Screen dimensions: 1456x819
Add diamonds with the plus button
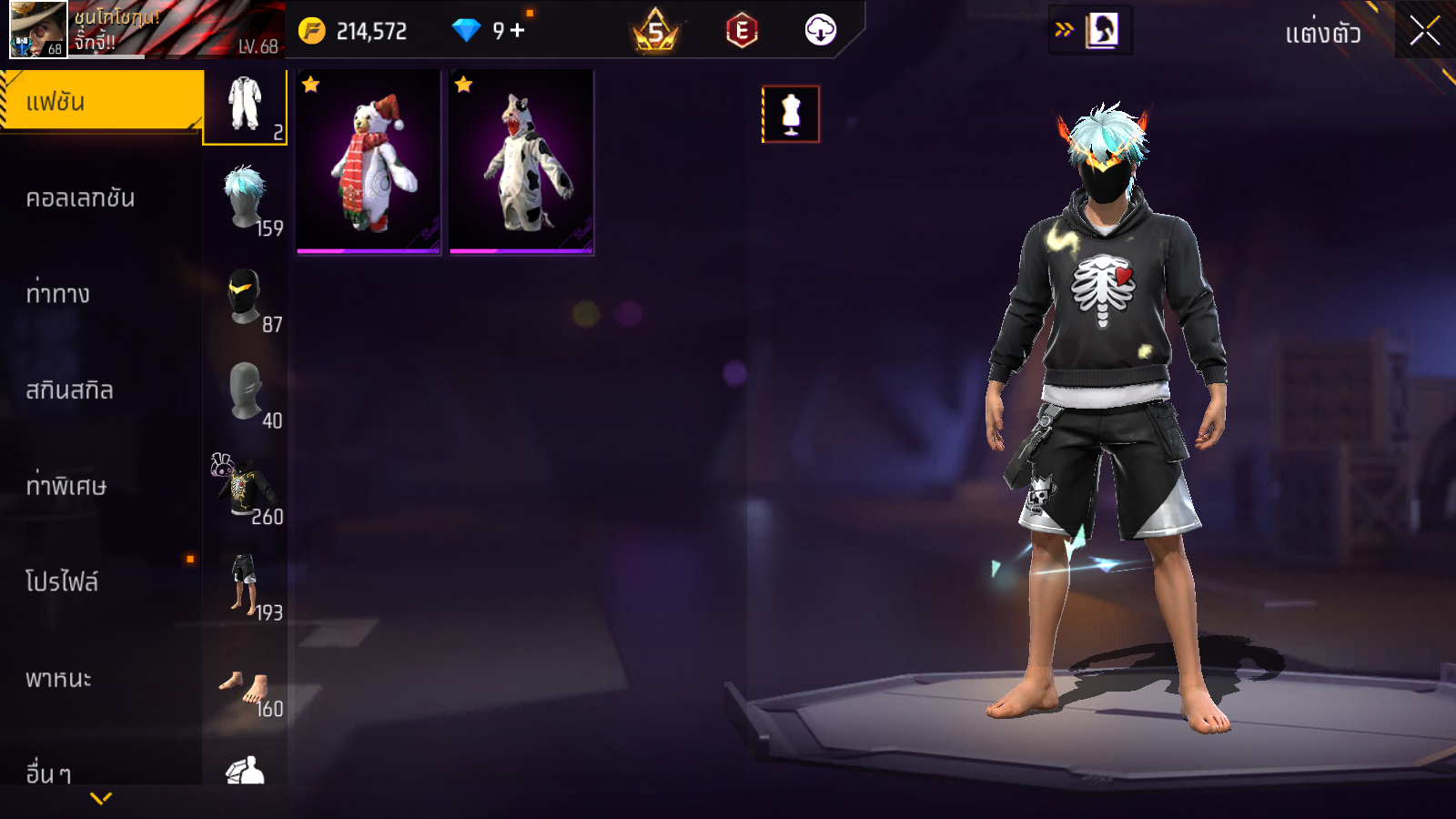(x=518, y=31)
